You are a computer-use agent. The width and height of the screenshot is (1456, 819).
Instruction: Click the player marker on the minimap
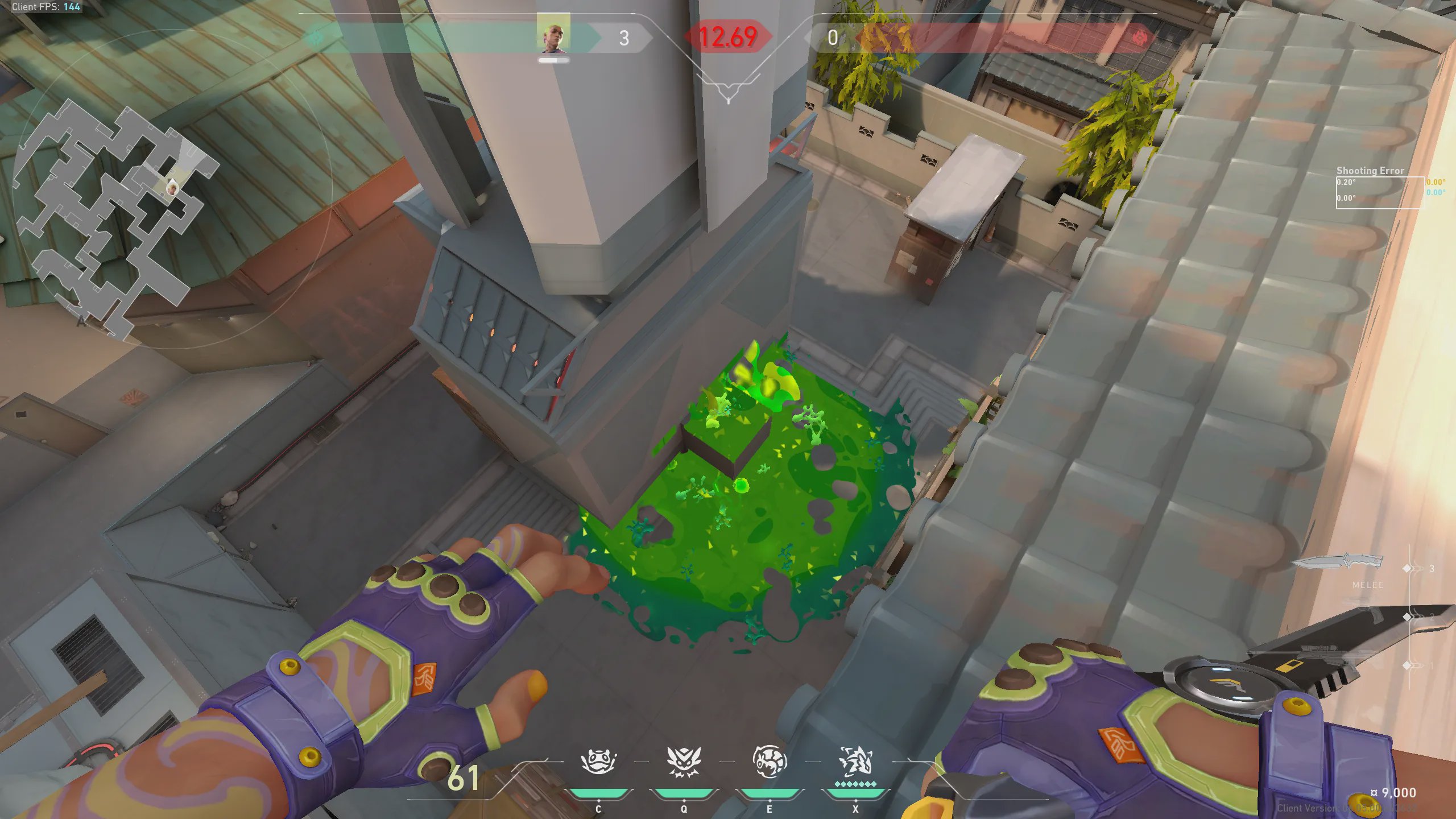click(172, 187)
